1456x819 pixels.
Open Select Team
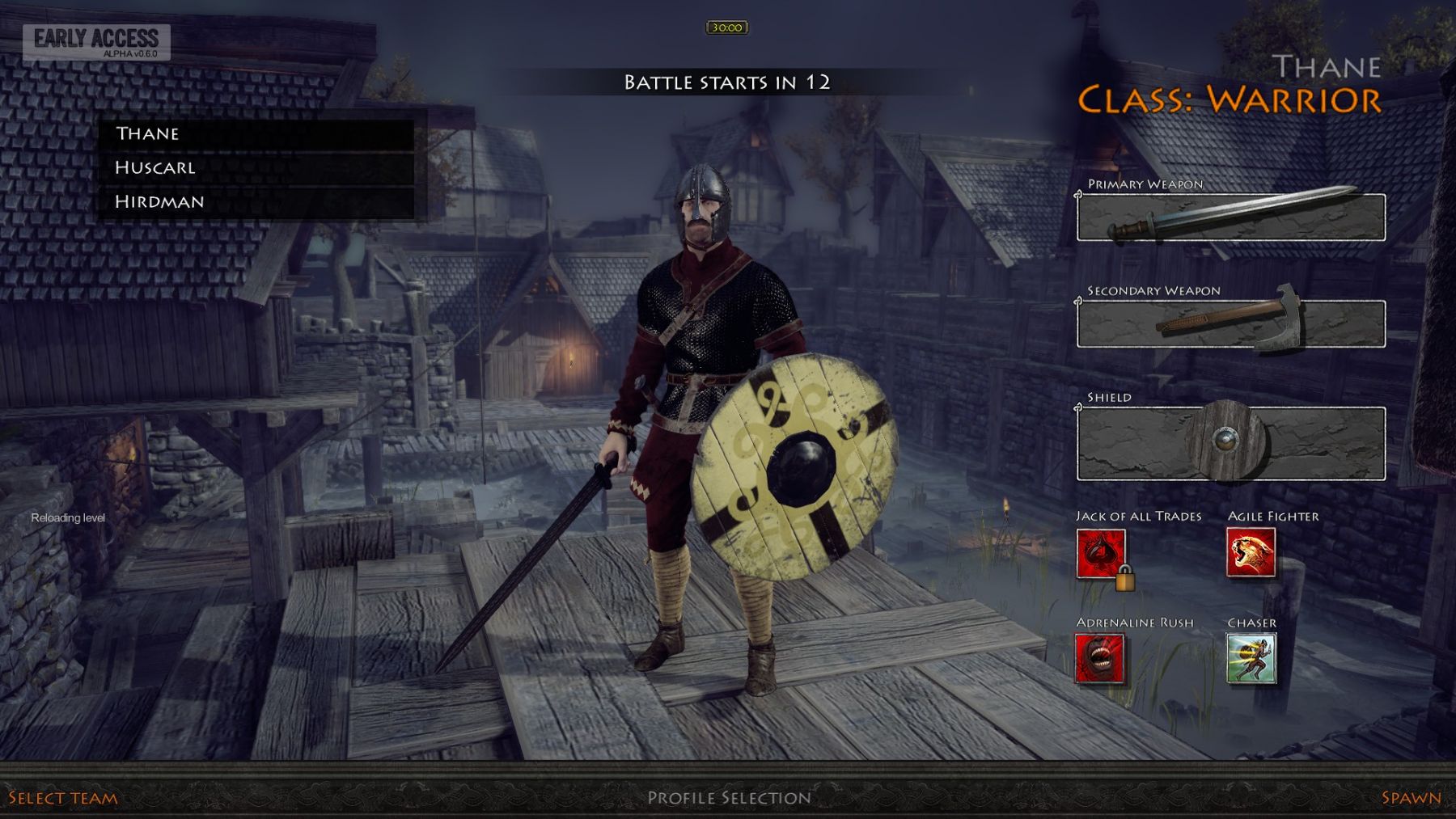pyautogui.click(x=63, y=798)
